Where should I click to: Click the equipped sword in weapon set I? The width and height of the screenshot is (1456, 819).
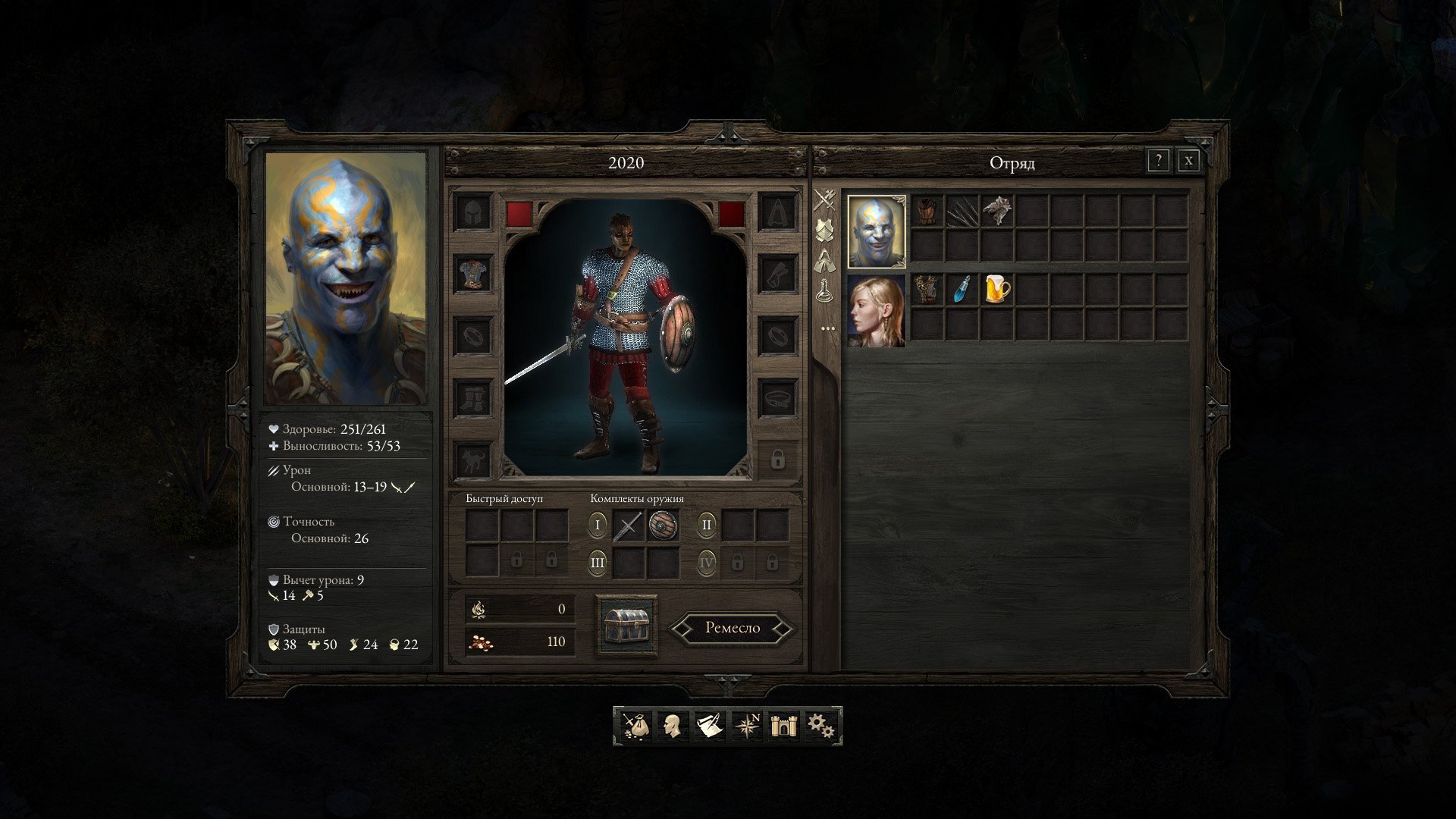(x=628, y=525)
